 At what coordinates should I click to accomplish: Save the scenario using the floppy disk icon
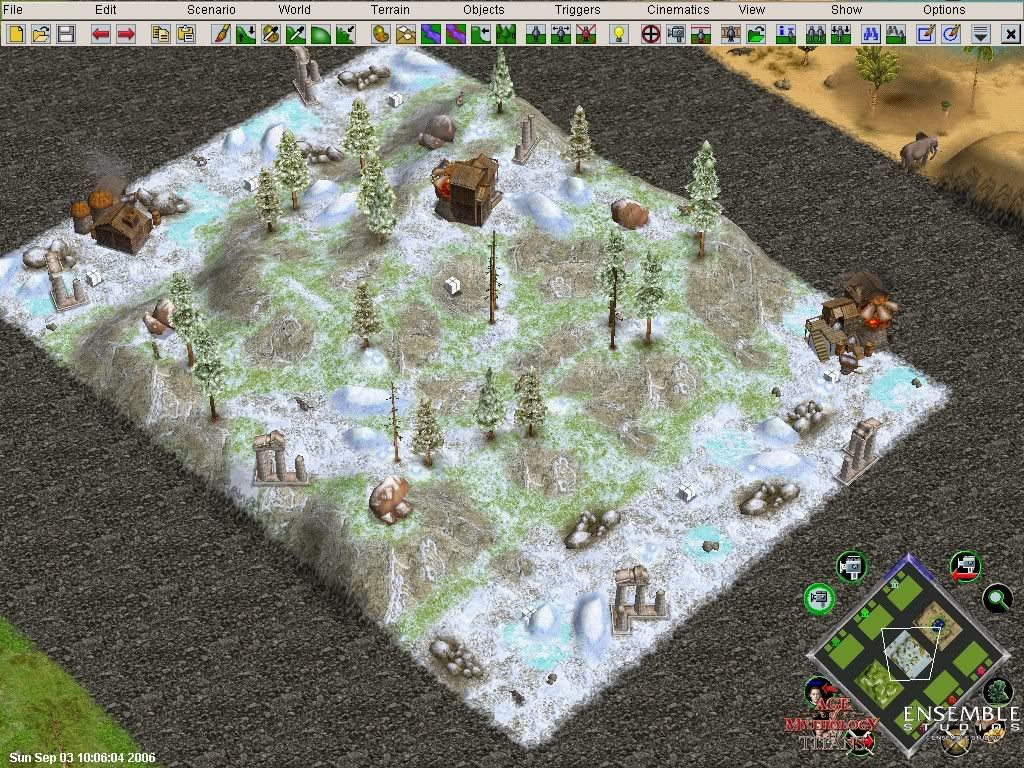(66, 34)
